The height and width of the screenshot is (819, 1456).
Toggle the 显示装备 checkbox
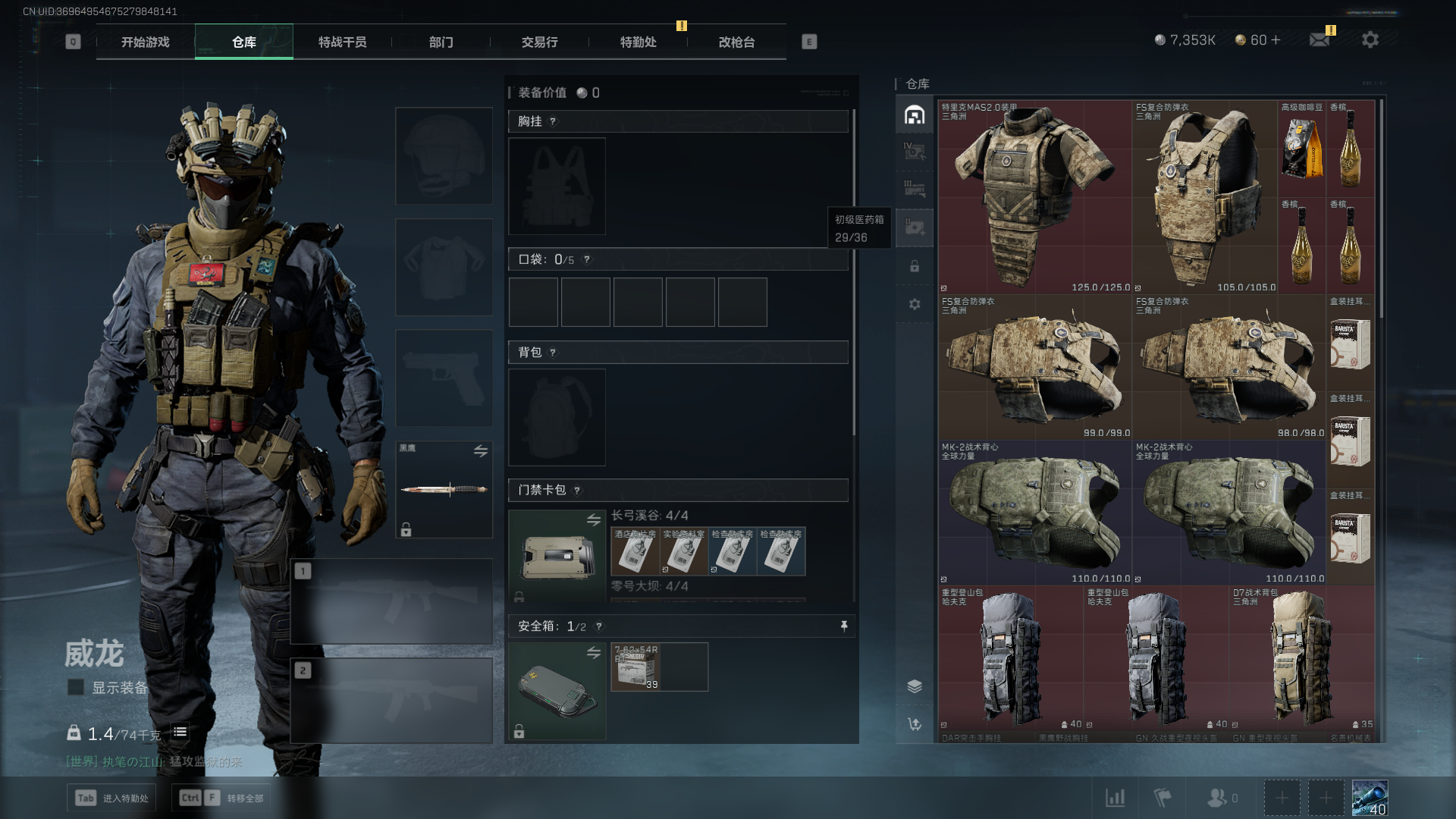click(x=76, y=687)
